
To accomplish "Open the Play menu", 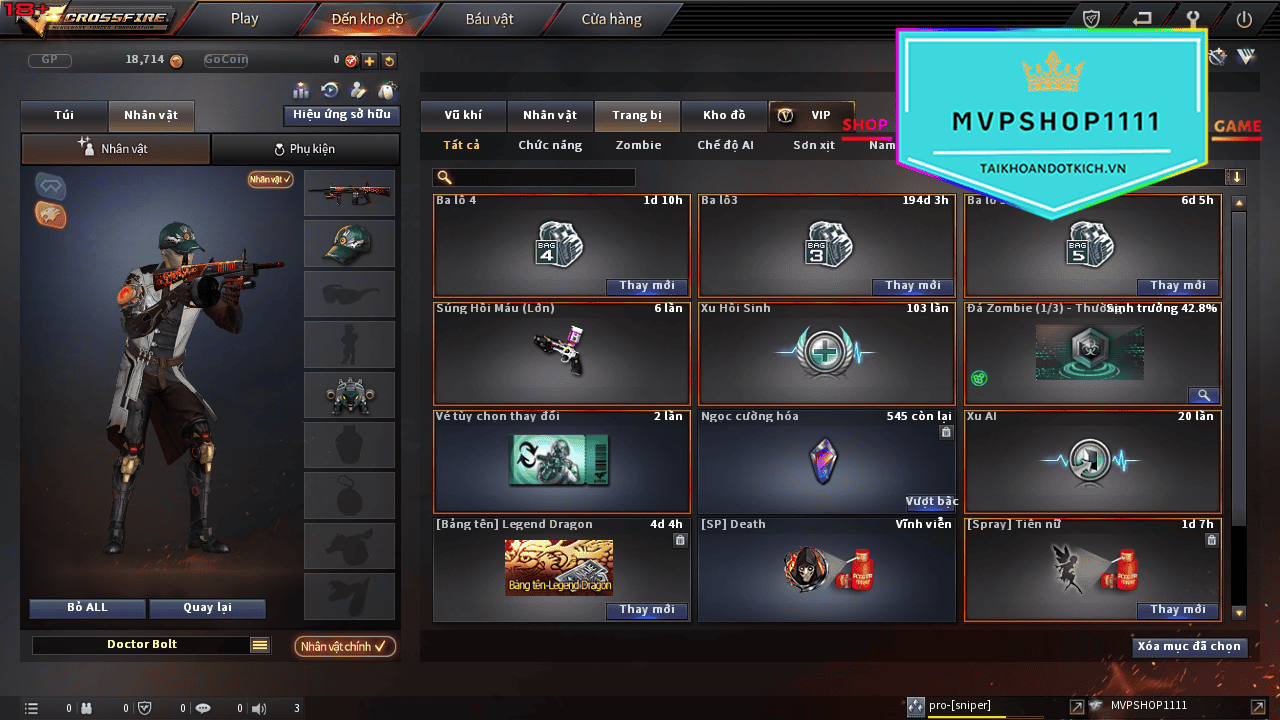I will (244, 19).
